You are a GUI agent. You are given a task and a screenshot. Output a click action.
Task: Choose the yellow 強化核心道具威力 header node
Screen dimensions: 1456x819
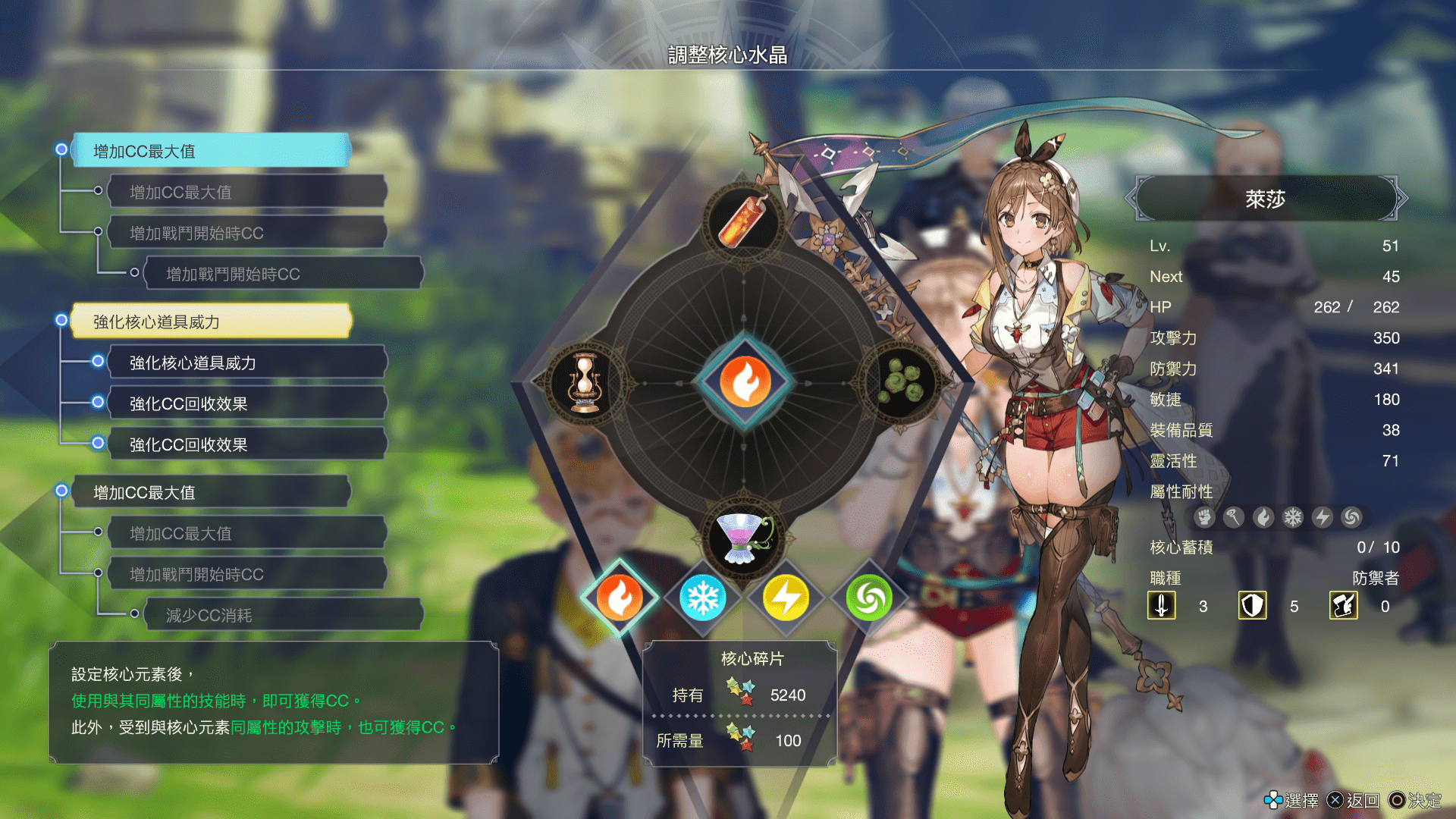211,322
